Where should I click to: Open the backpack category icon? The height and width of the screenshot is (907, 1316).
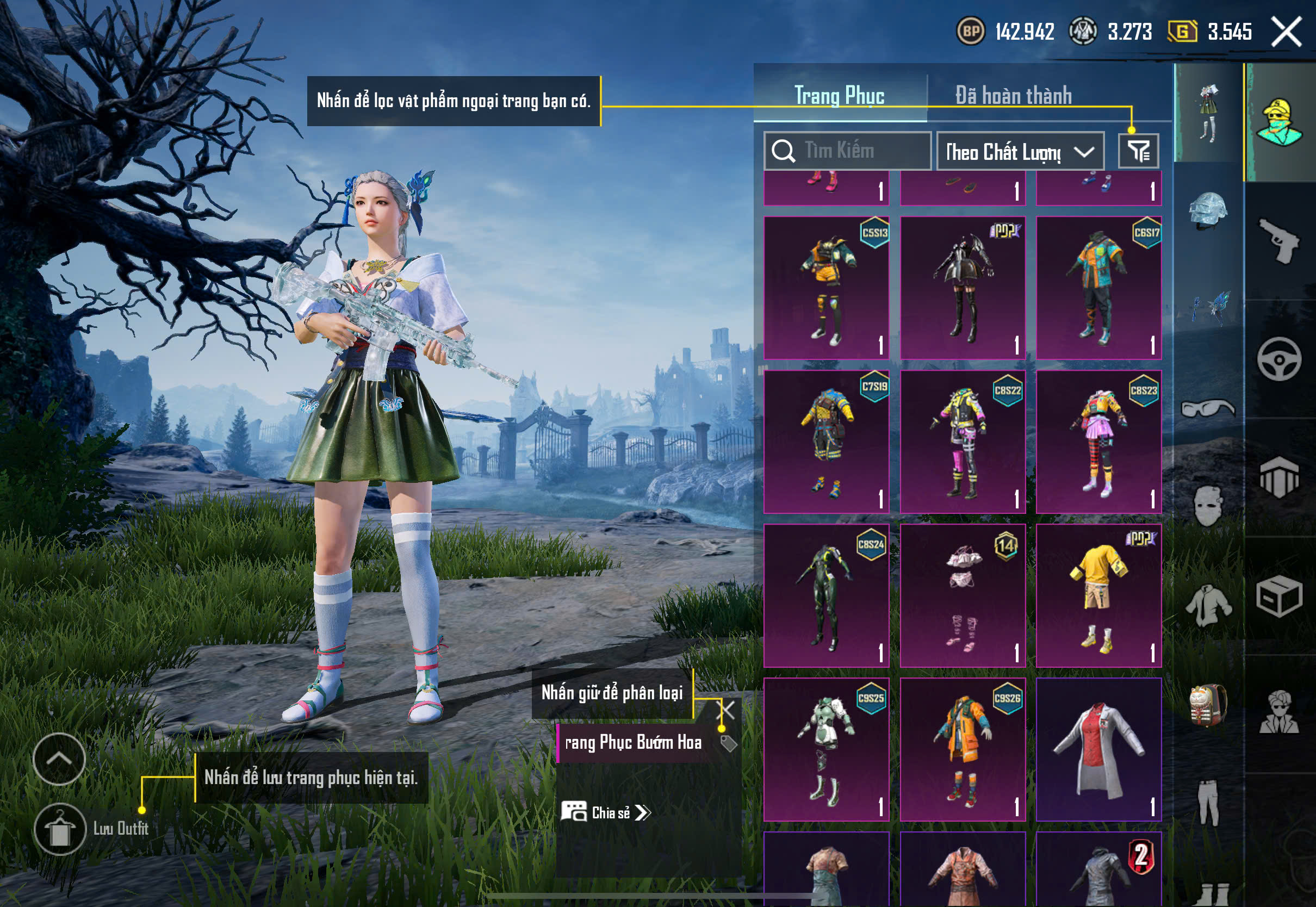(x=1208, y=706)
